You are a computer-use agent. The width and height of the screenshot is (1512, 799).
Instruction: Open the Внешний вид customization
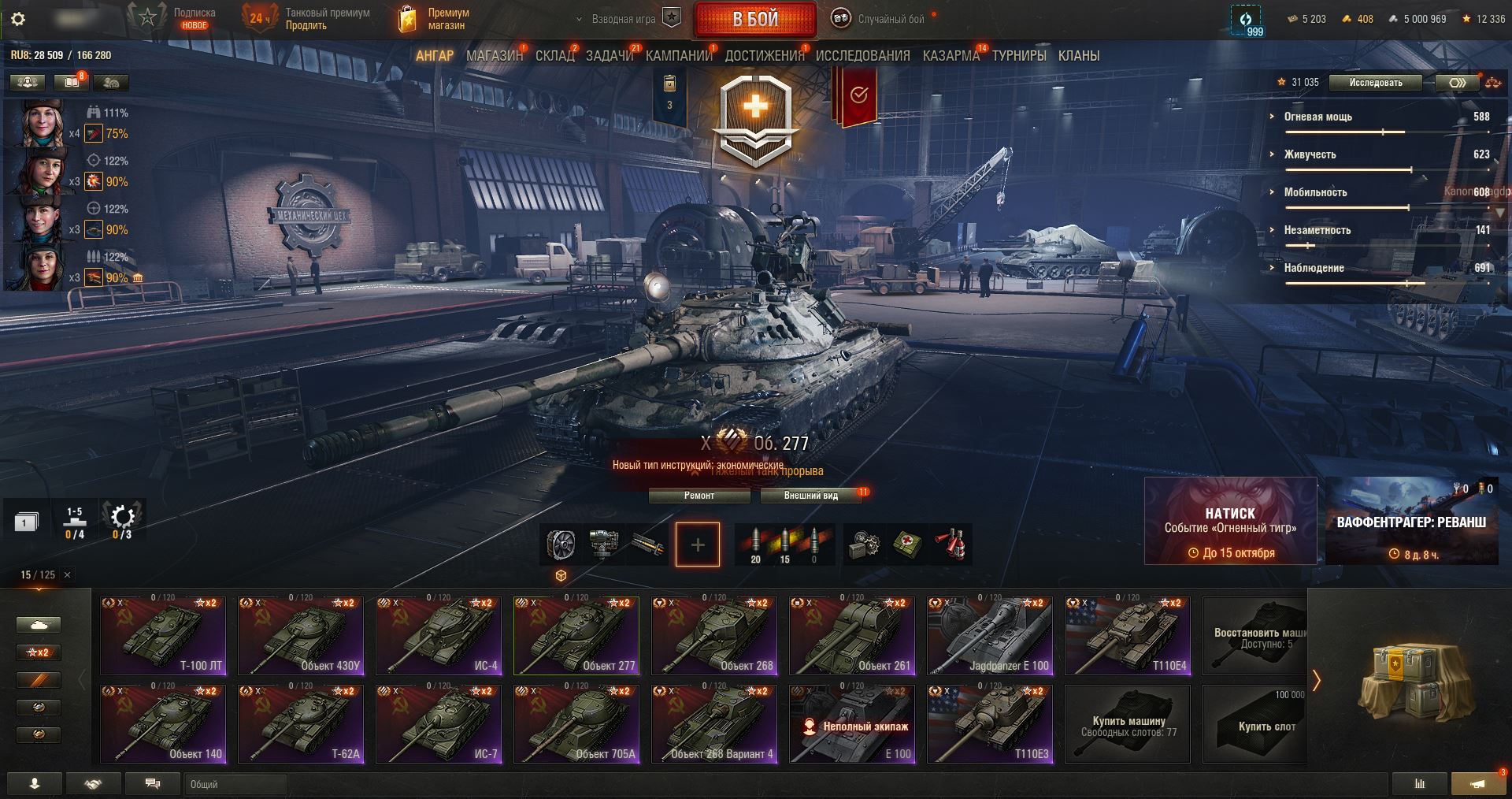(810, 496)
